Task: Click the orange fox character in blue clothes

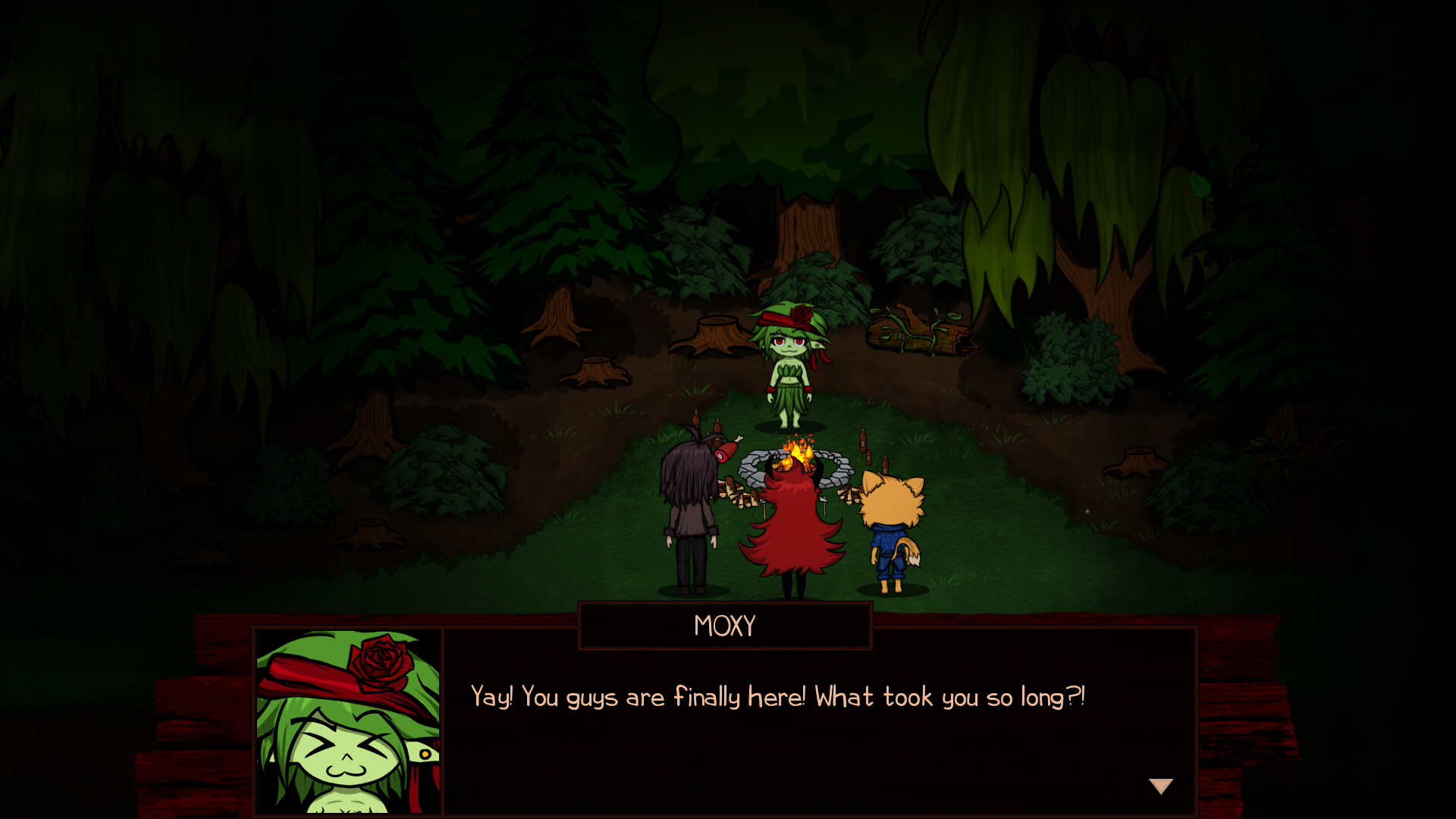Action: click(891, 531)
